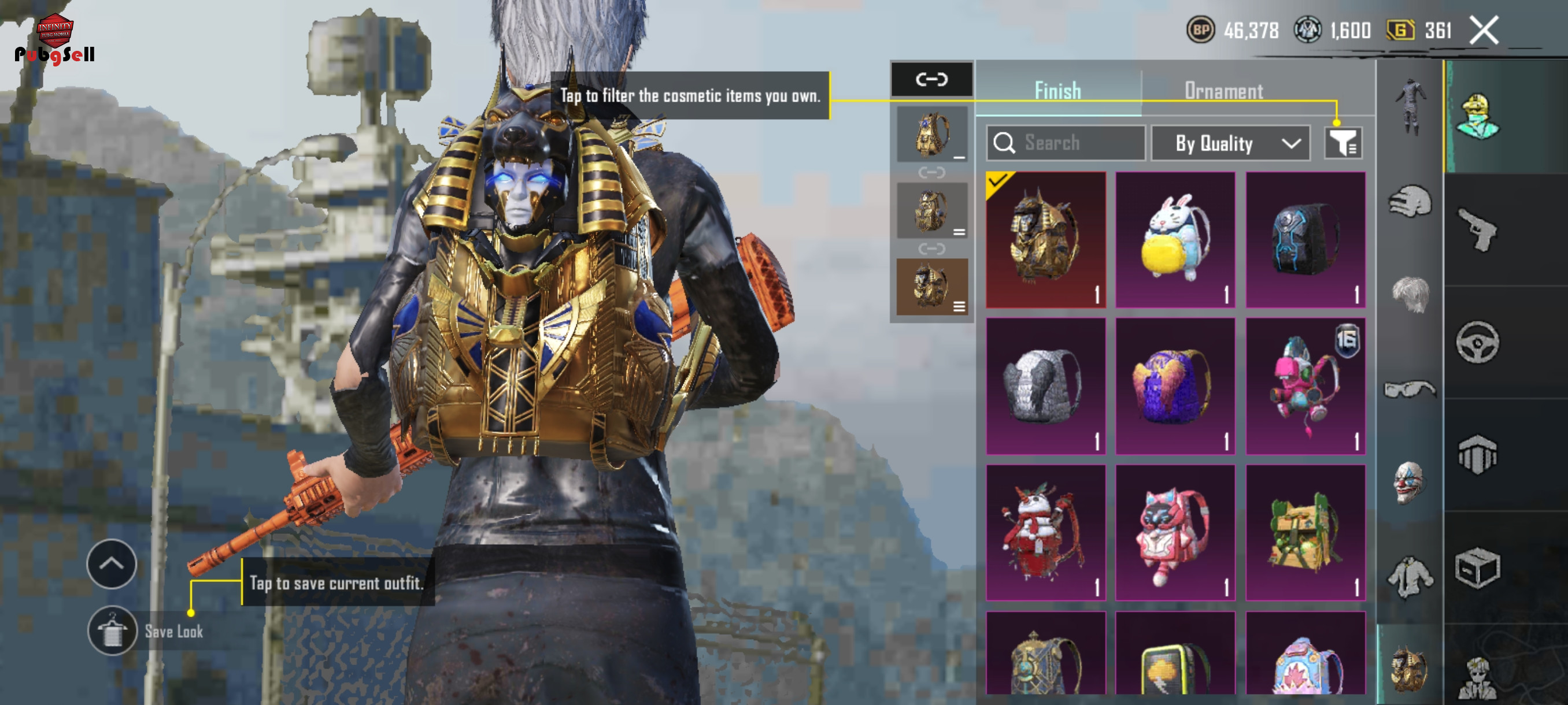Screen dimensions: 1568x705
Task: Open the By Quality sort dropdown
Action: (1231, 143)
